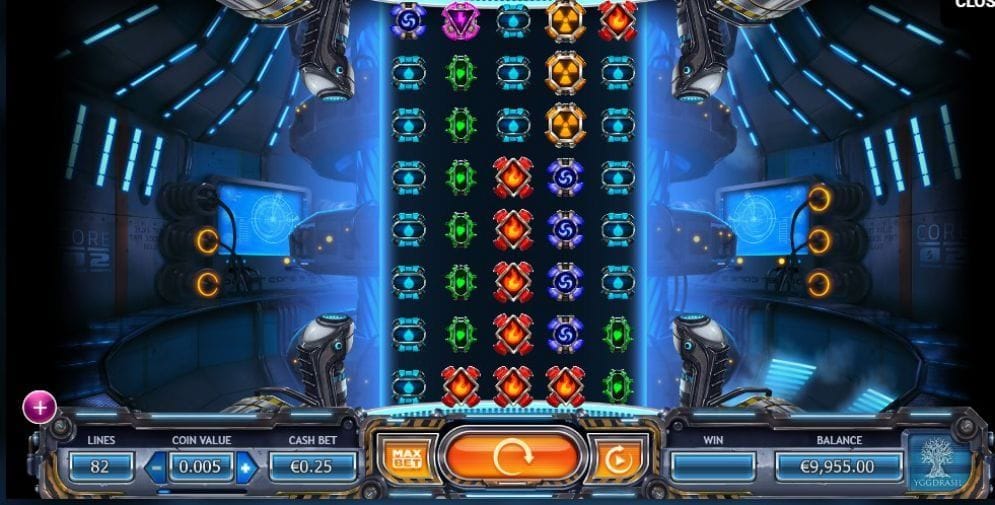Viewport: 995px width, 505px height.
Task: Open the pink plus menu button
Action: (x=39, y=407)
